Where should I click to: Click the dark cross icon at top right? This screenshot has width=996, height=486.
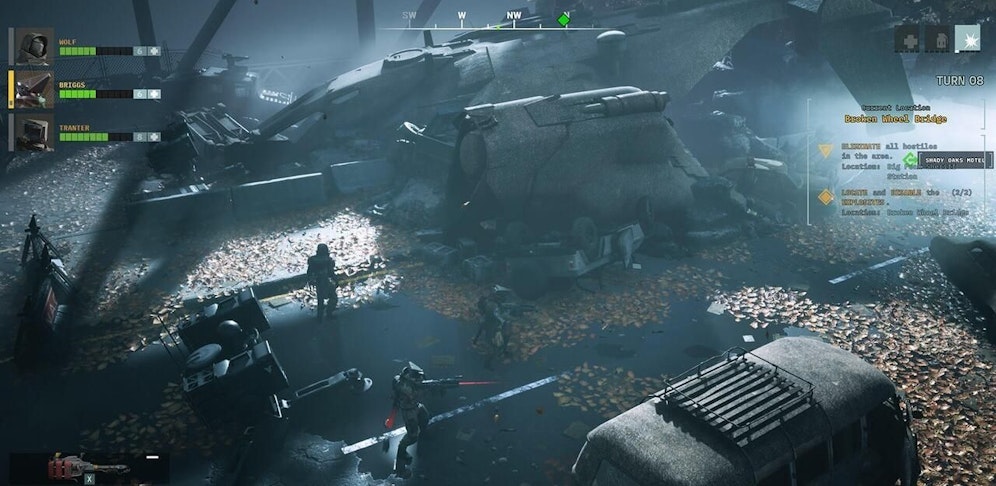(x=909, y=38)
